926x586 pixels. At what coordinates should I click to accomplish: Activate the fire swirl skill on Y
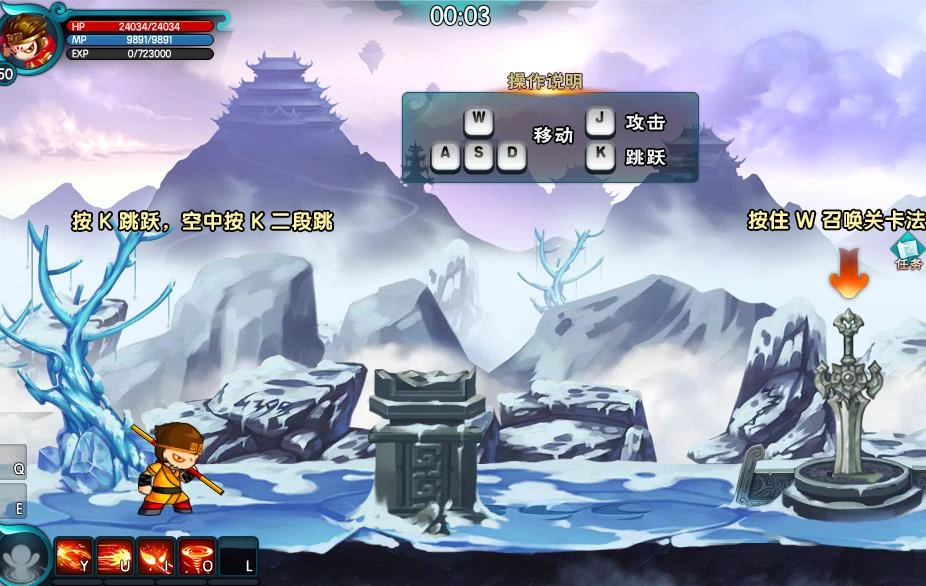[x=74, y=556]
